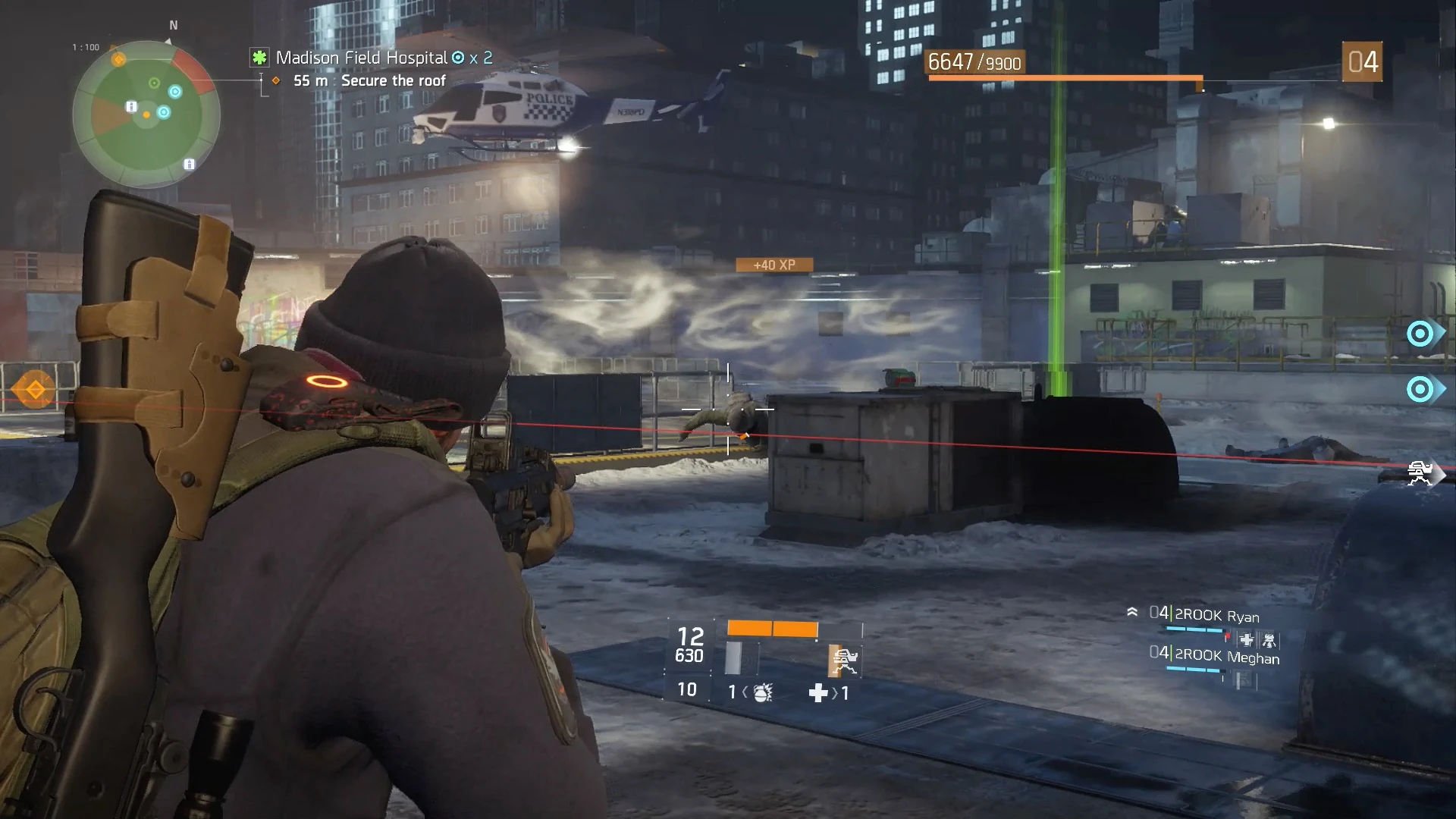Click Ryan's turret skill icon
The image size is (1456, 819).
pyautogui.click(x=1269, y=641)
